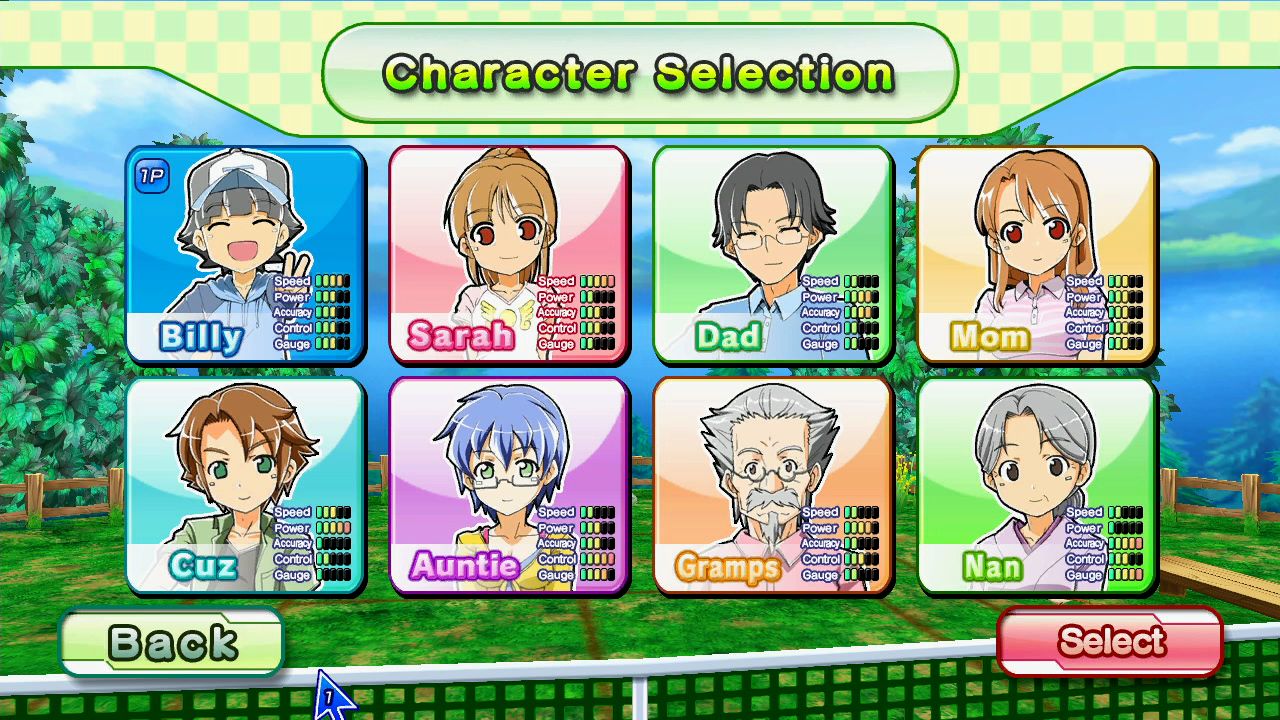
Task: Select the Gramps character card
Action: pos(773,486)
